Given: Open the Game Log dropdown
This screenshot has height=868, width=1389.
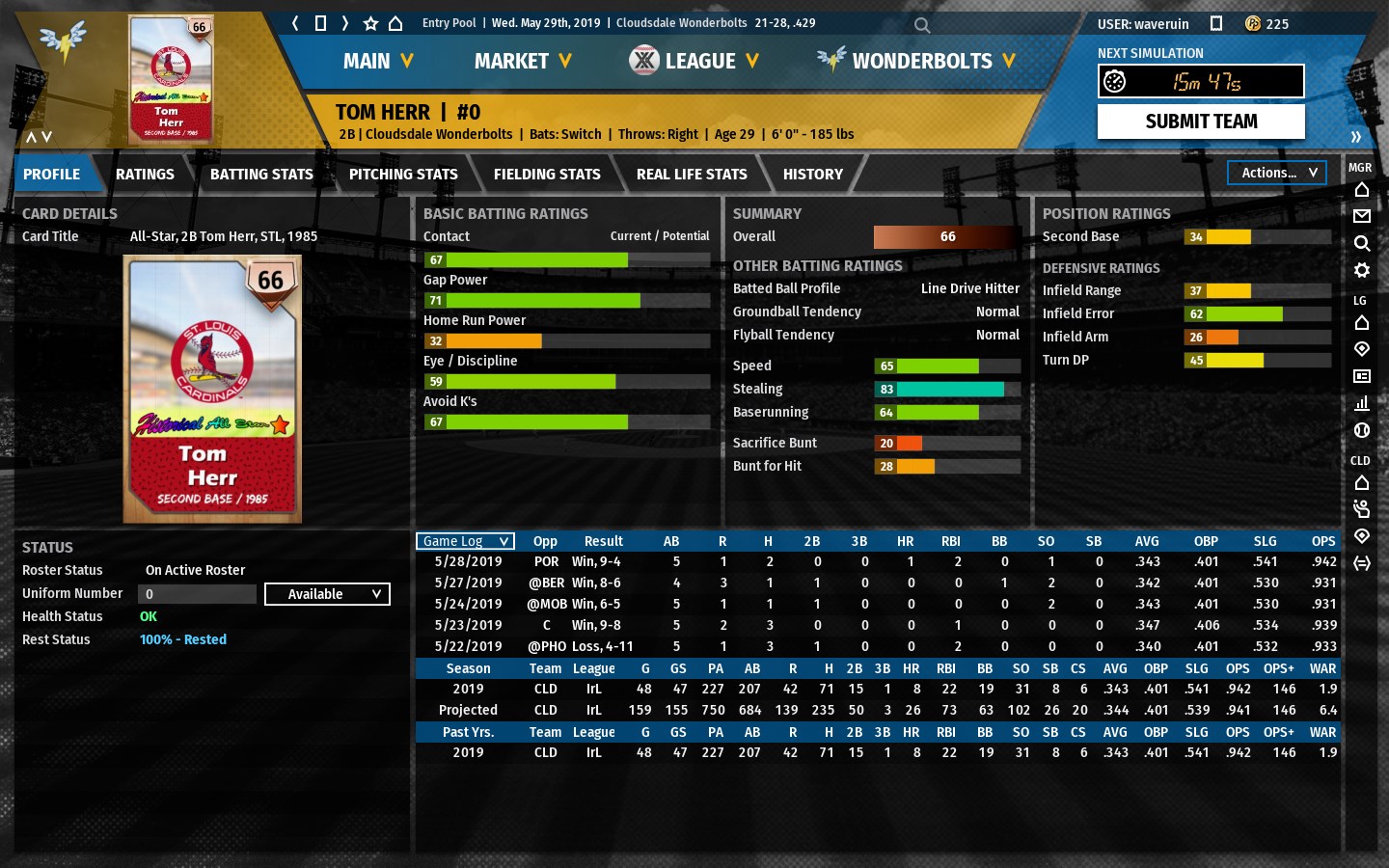Looking at the screenshot, I should tap(465, 541).
